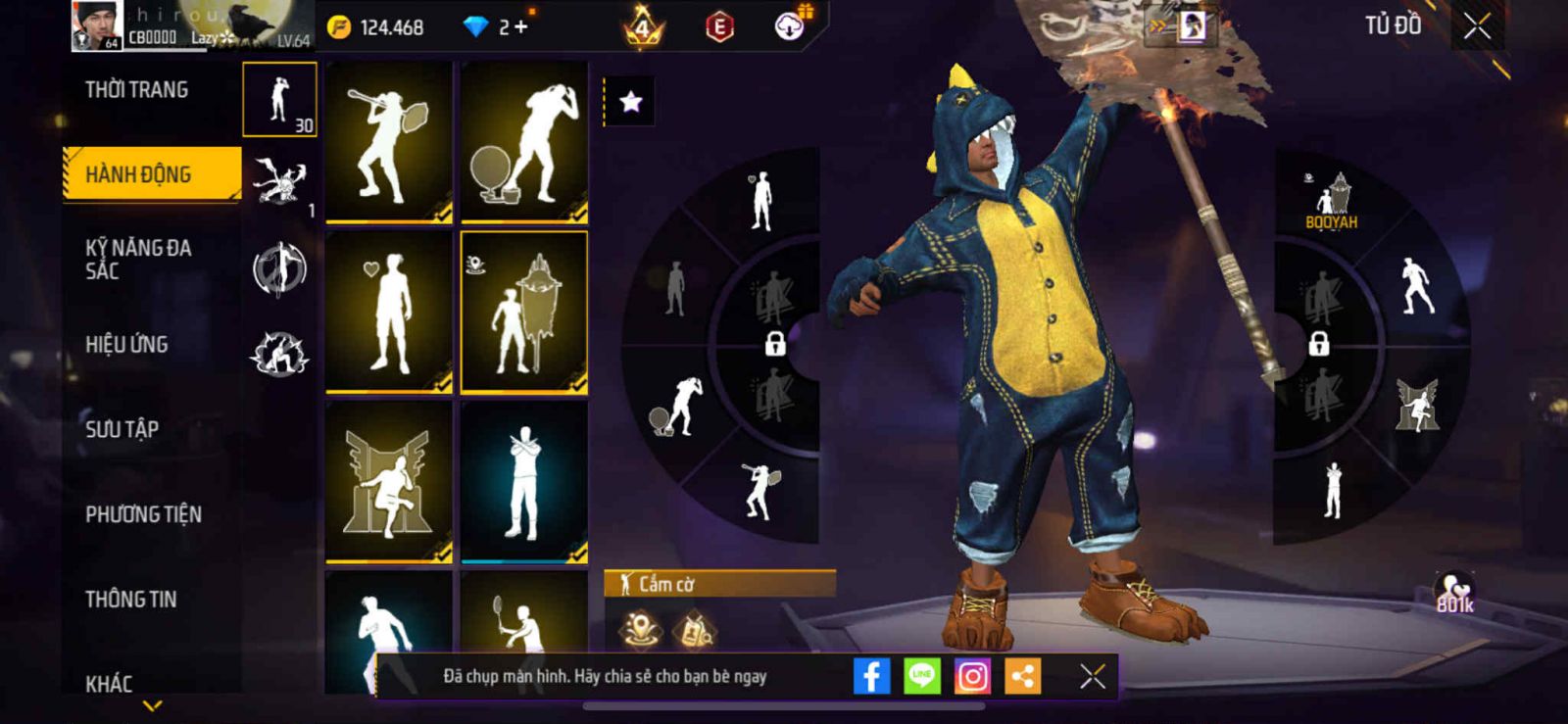Screen dimensions: 1568x724
Task: Go to the Sưu Tập tab
Action: pyautogui.click(x=122, y=429)
